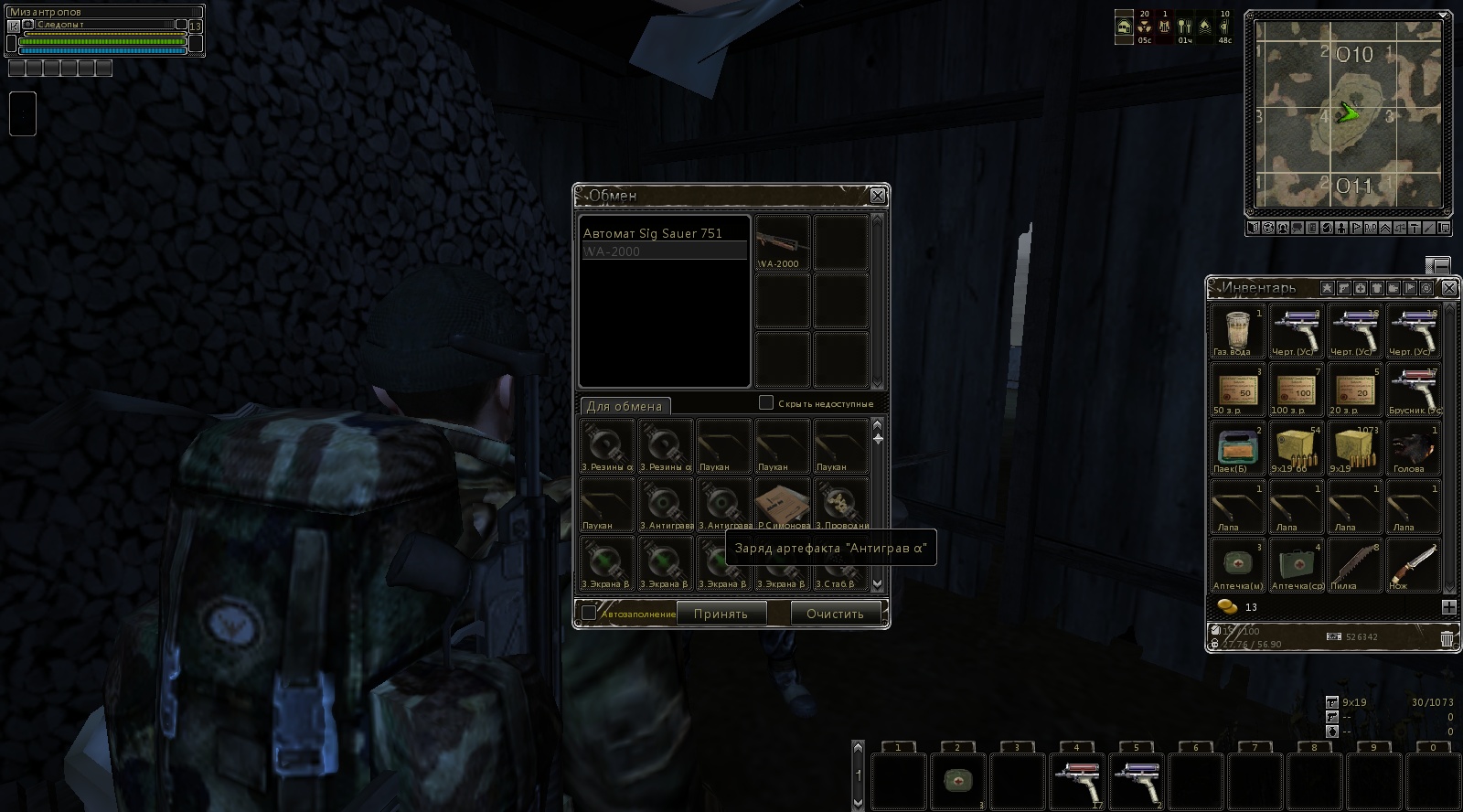
Task: Select the Нож knife slot
Action: [x=1413, y=565]
